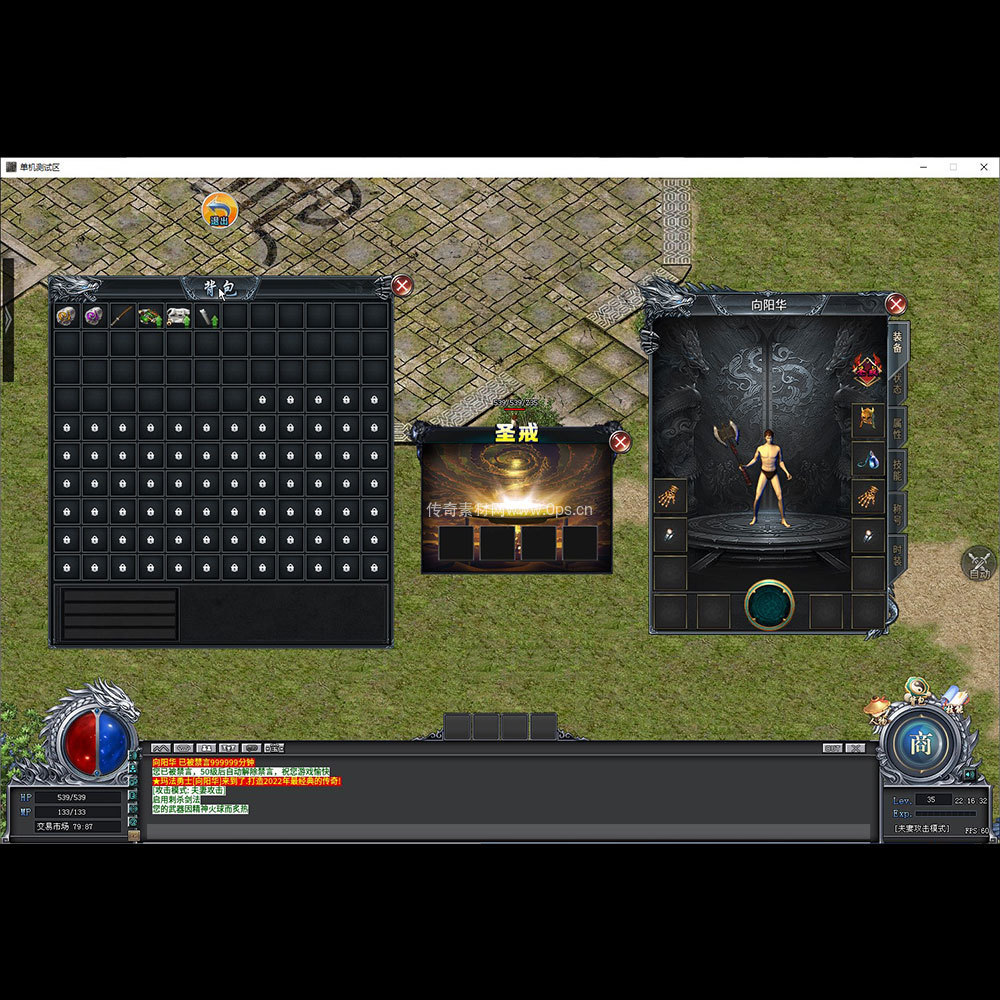Select the white armor item in the backpack
This screenshot has width=1000, height=1000.
178,316
